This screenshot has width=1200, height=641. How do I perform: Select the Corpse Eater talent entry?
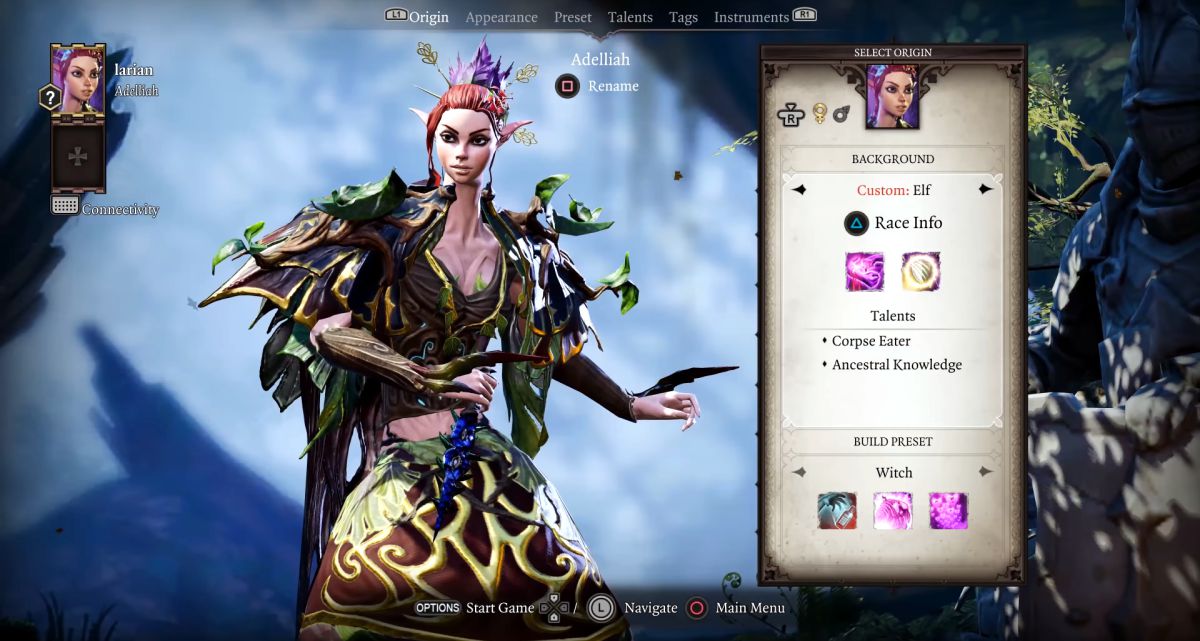tap(870, 341)
